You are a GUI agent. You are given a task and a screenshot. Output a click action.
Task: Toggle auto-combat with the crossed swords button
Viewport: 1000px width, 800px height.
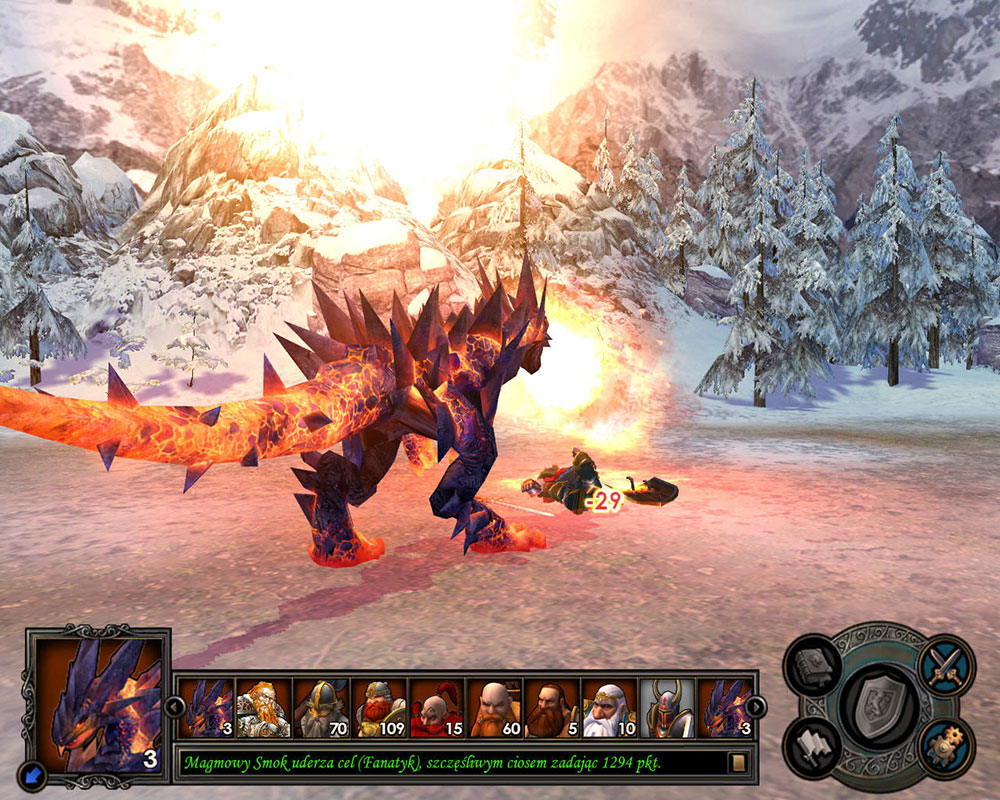pyautogui.click(x=944, y=664)
